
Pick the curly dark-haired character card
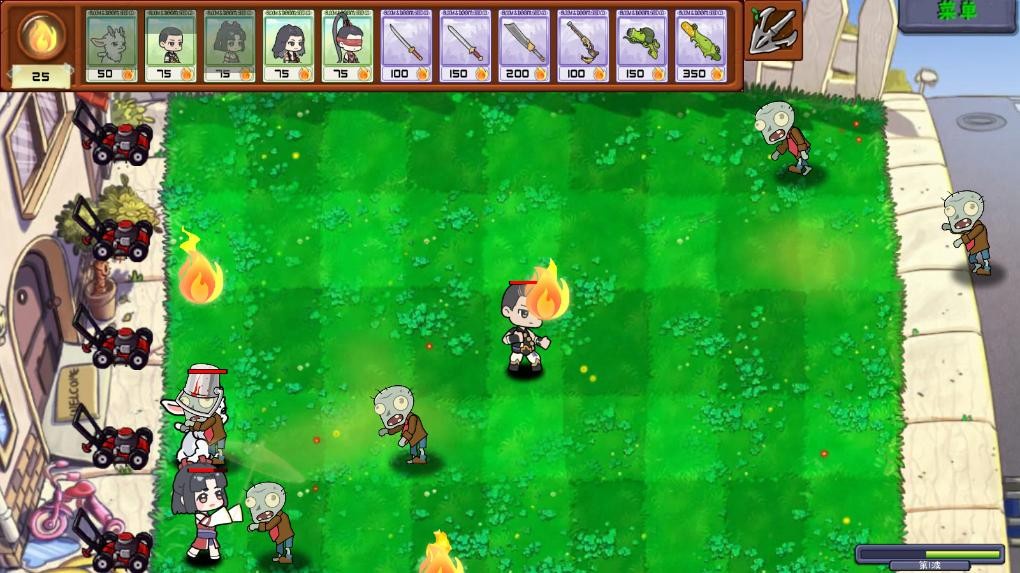(229, 46)
